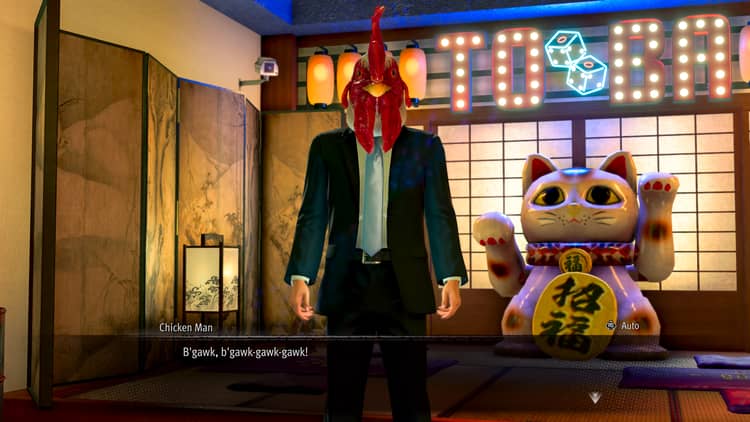Image resolution: width=750 pixels, height=422 pixels.
Task: Toggle the Auto dialogue advance option
Action: click(622, 326)
